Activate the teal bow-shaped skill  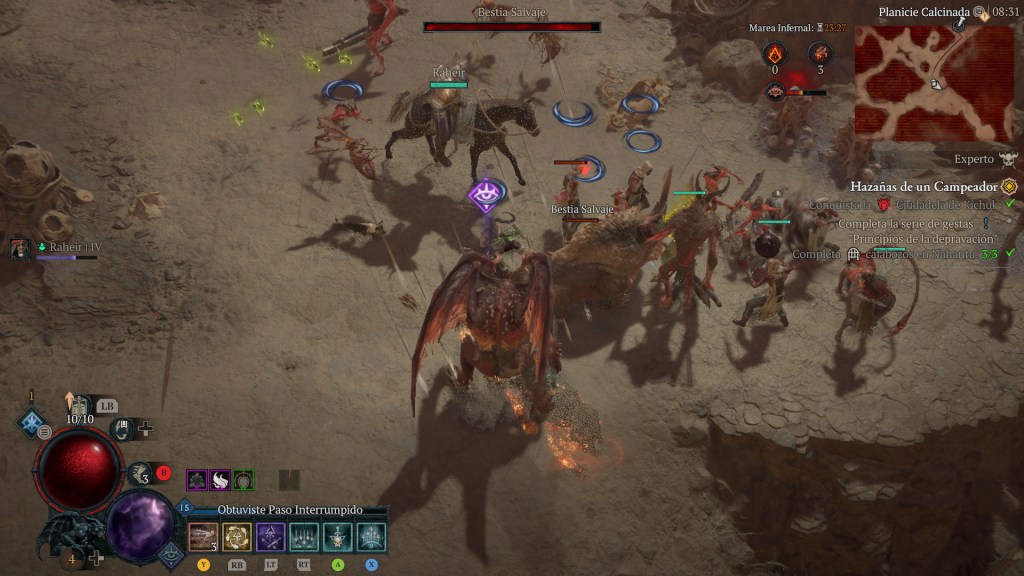[371, 537]
